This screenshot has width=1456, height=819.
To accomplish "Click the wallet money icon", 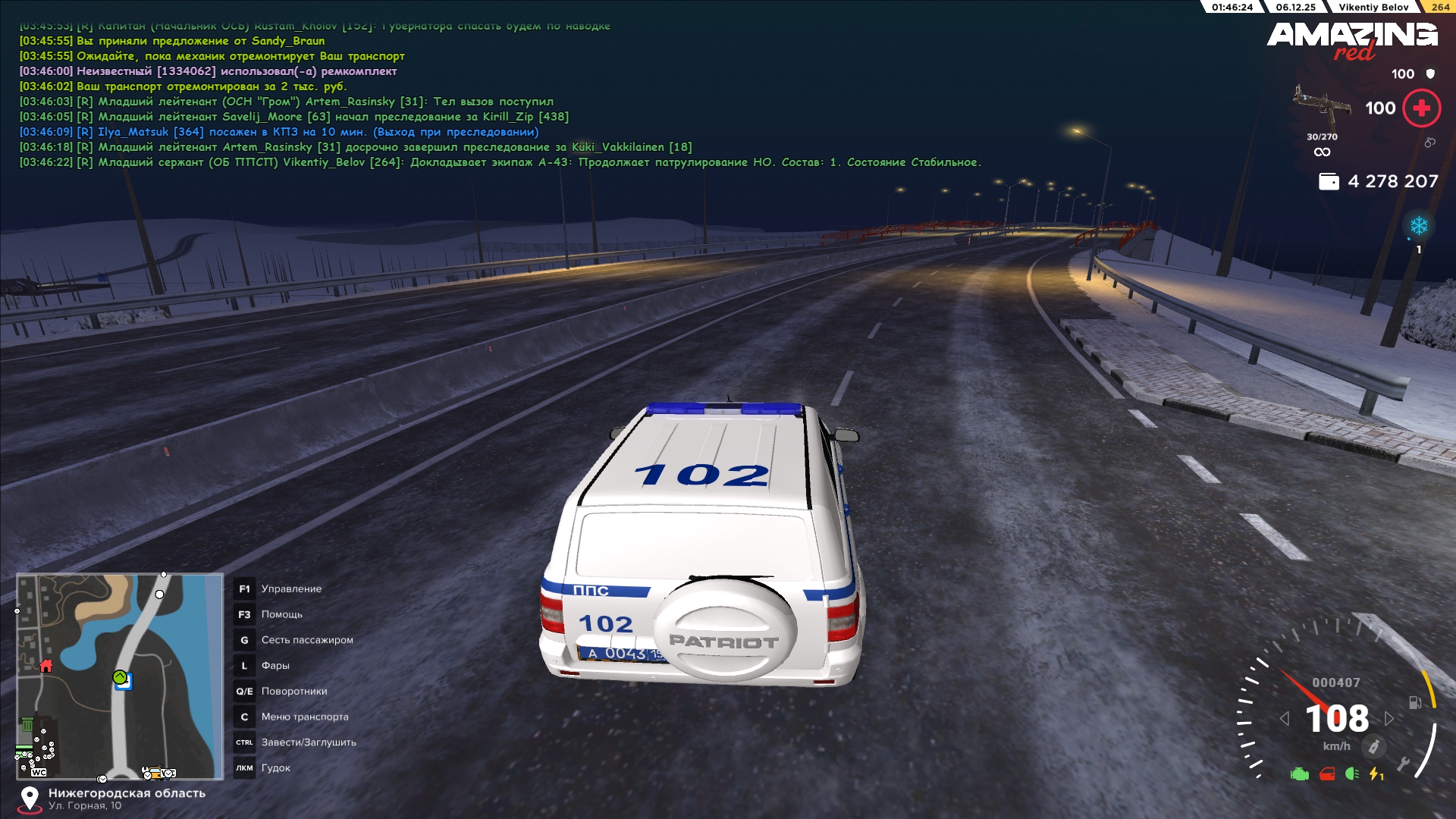I will [1329, 182].
